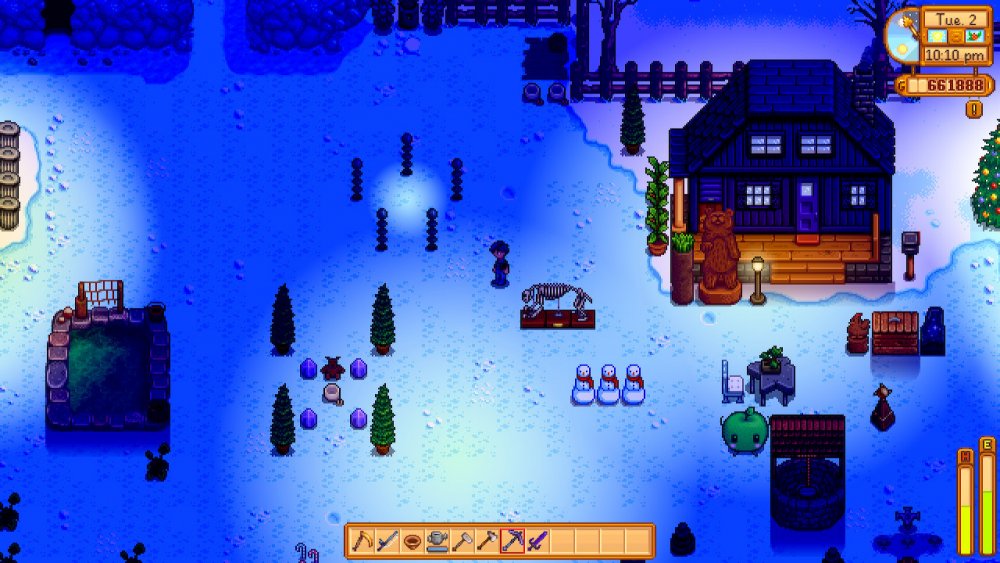Open the quest journal exclamation icon
The width and height of the screenshot is (1000, 563).
click(973, 109)
